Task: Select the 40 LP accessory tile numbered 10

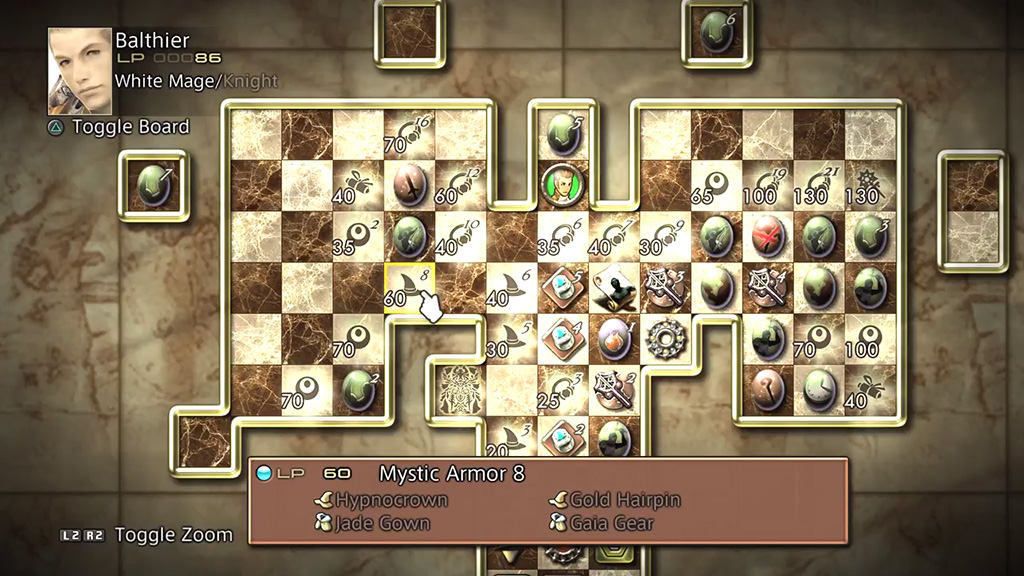Action: coord(460,238)
